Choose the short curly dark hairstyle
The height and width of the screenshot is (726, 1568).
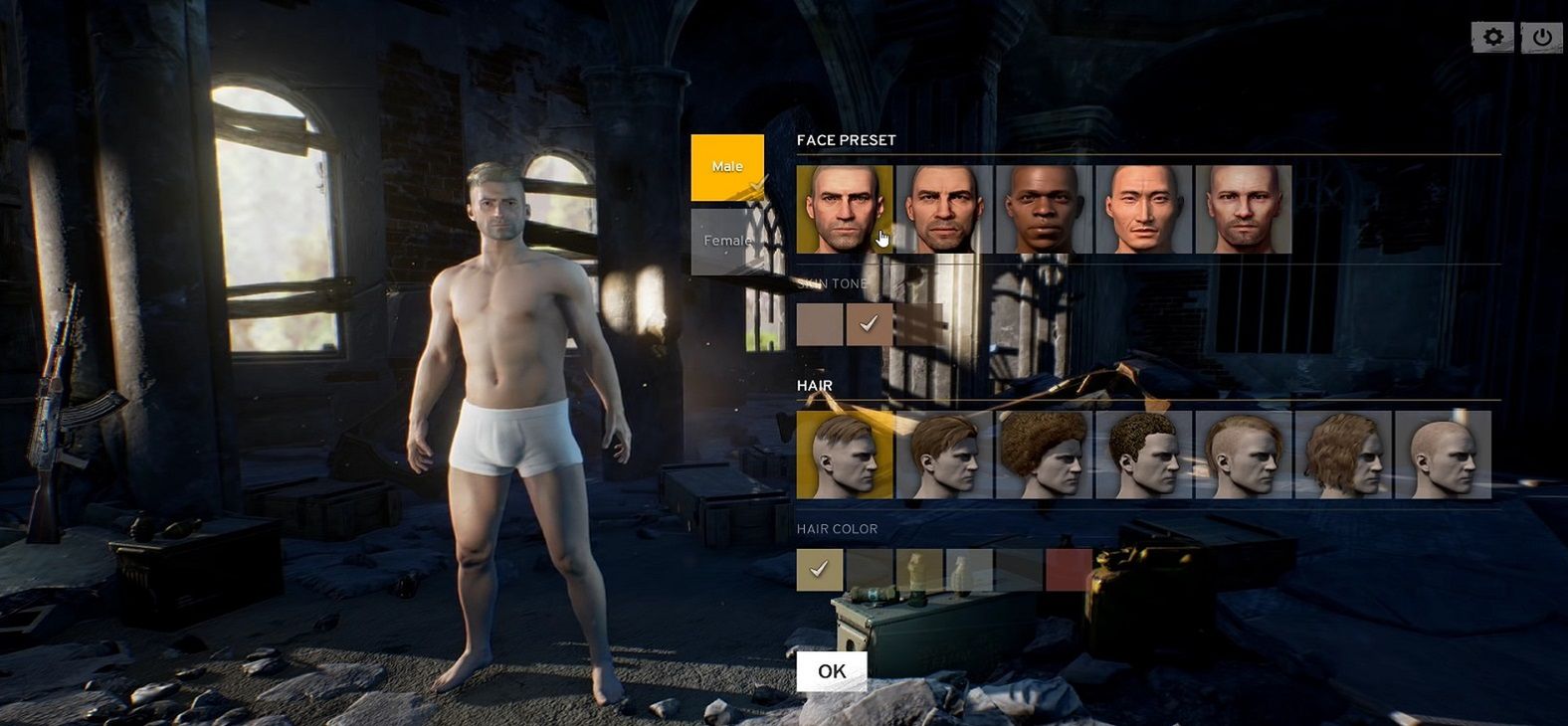click(x=1143, y=454)
